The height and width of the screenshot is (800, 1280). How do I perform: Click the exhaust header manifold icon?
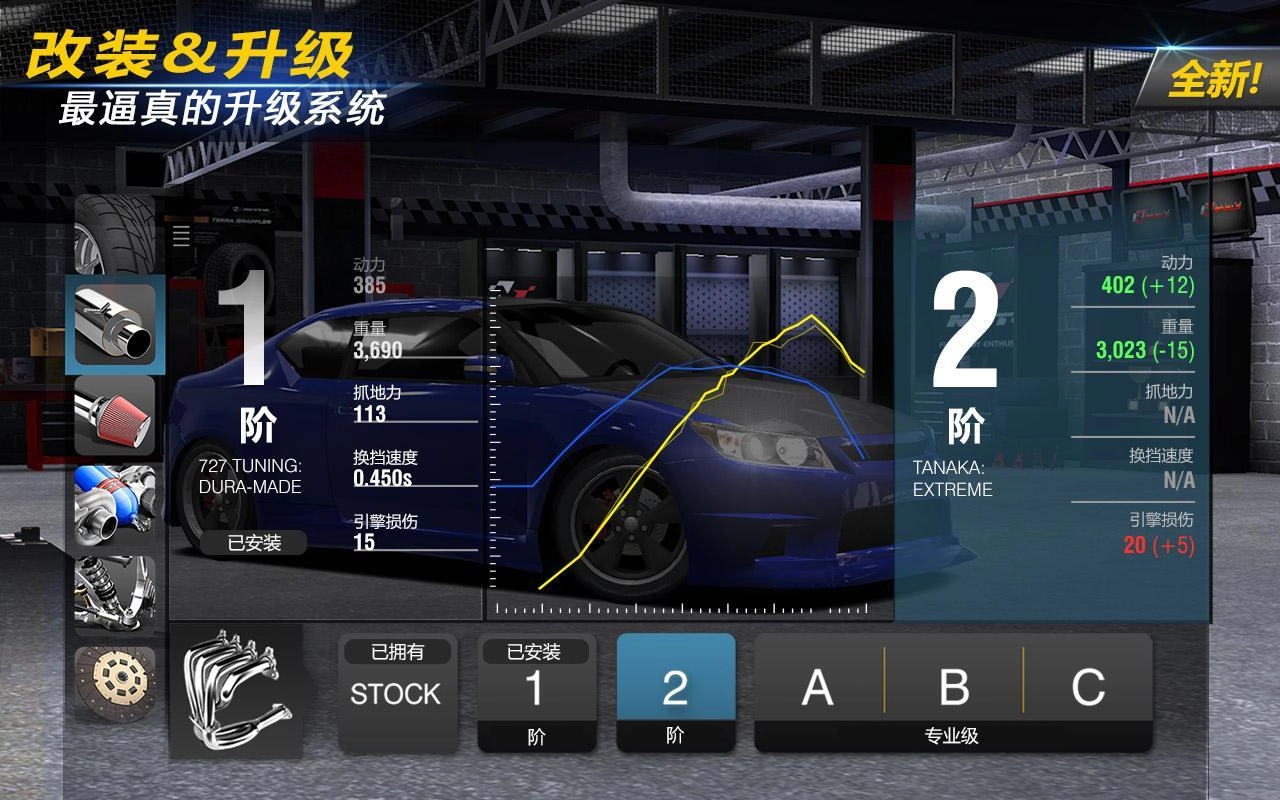(236, 691)
